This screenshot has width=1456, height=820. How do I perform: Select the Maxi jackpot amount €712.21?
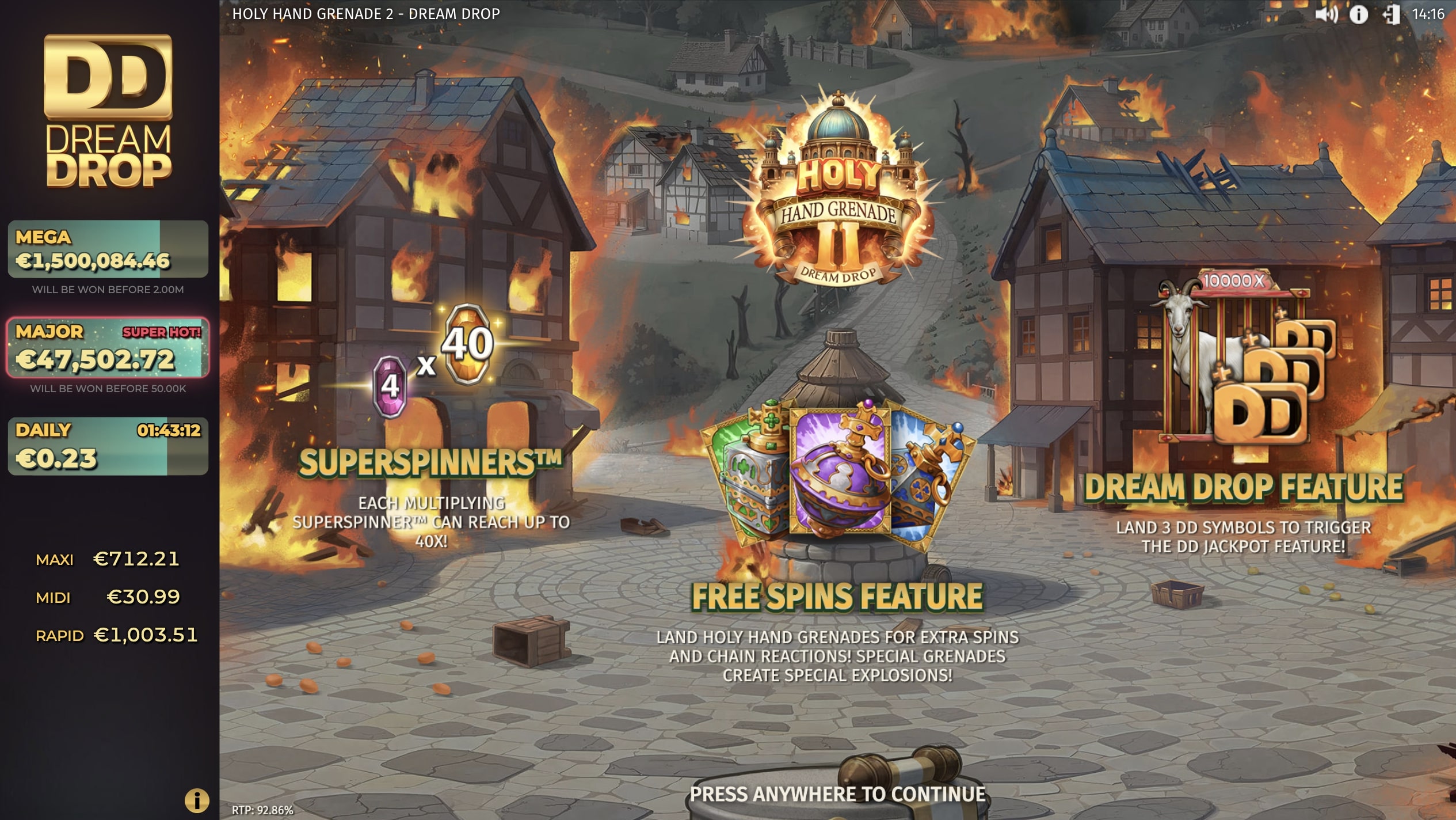point(136,558)
